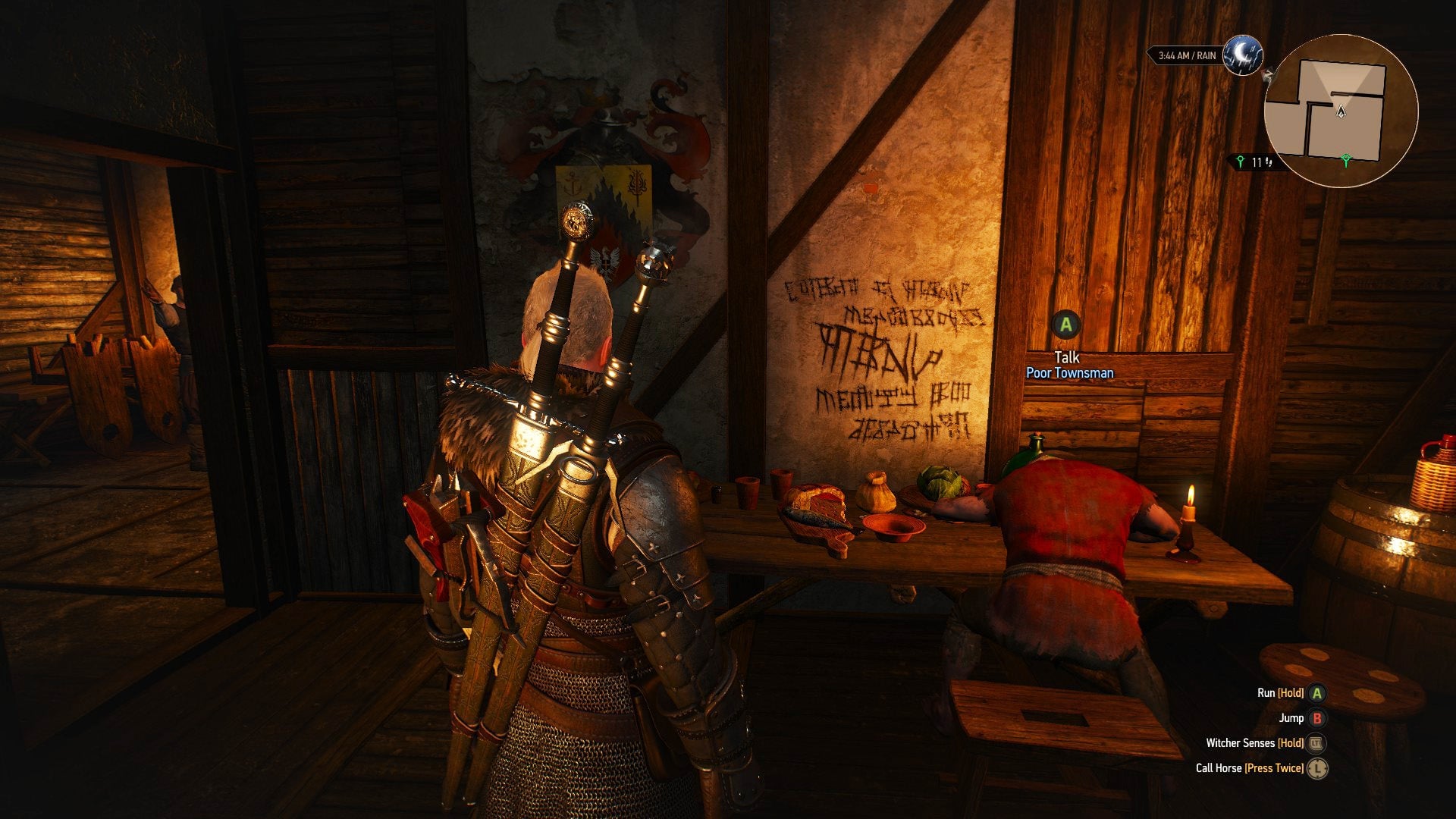Select the green A button prompt icon
This screenshot has width=1456, height=819.
1066,326
